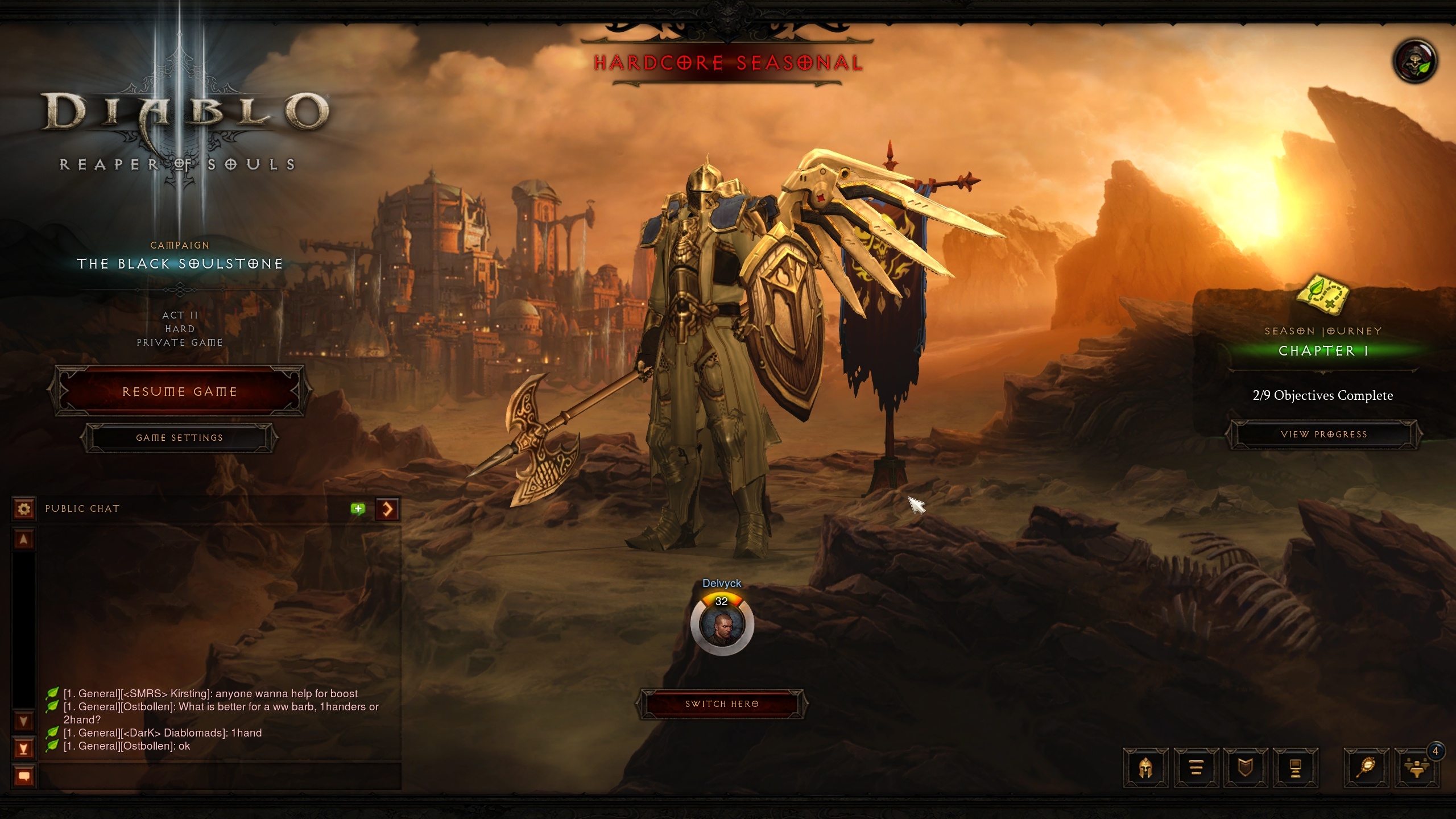Screen dimensions: 1456x819
Task: Click the chat scroll-down arrow
Action: point(24,722)
